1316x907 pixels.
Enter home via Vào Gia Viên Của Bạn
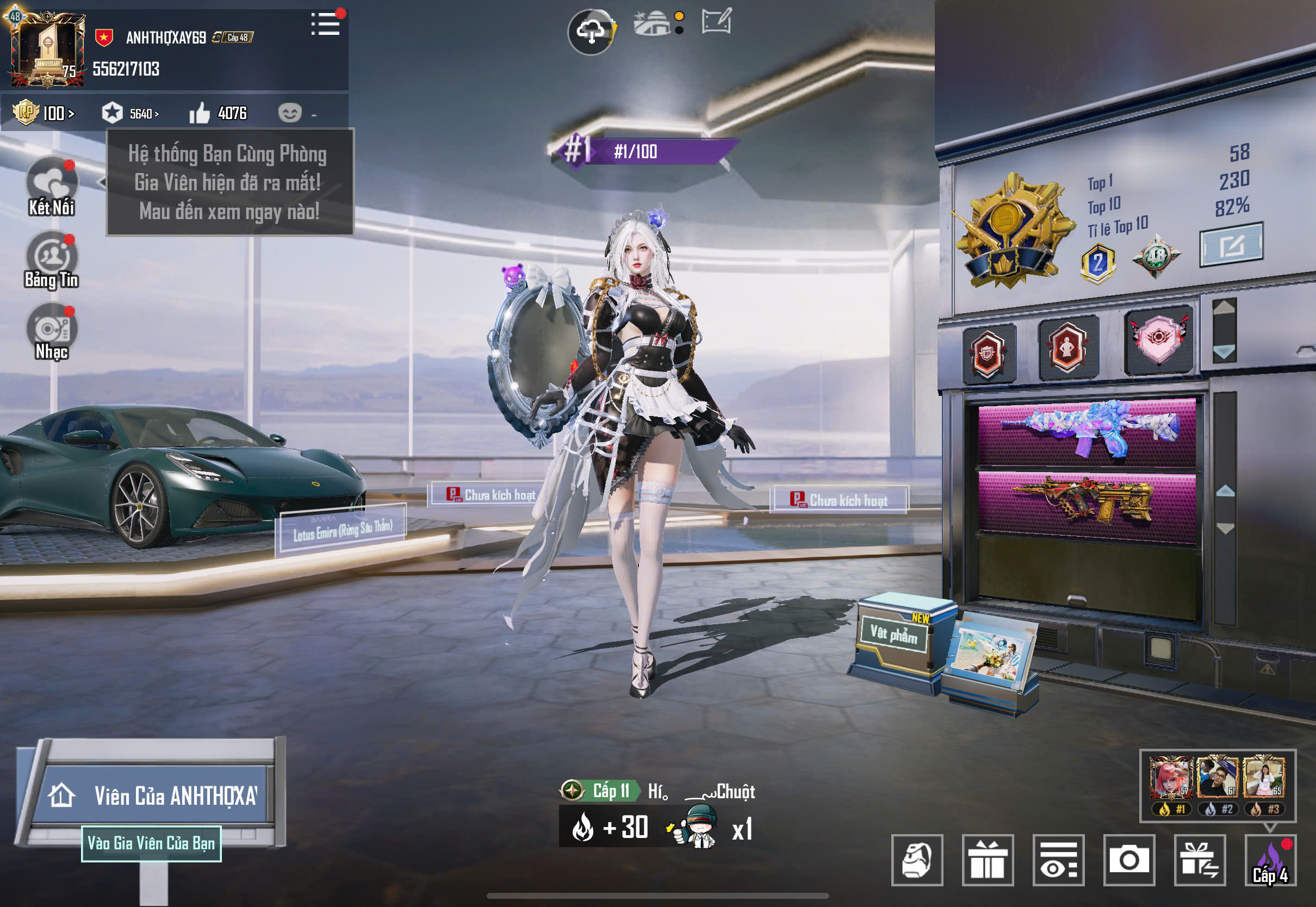tap(151, 843)
